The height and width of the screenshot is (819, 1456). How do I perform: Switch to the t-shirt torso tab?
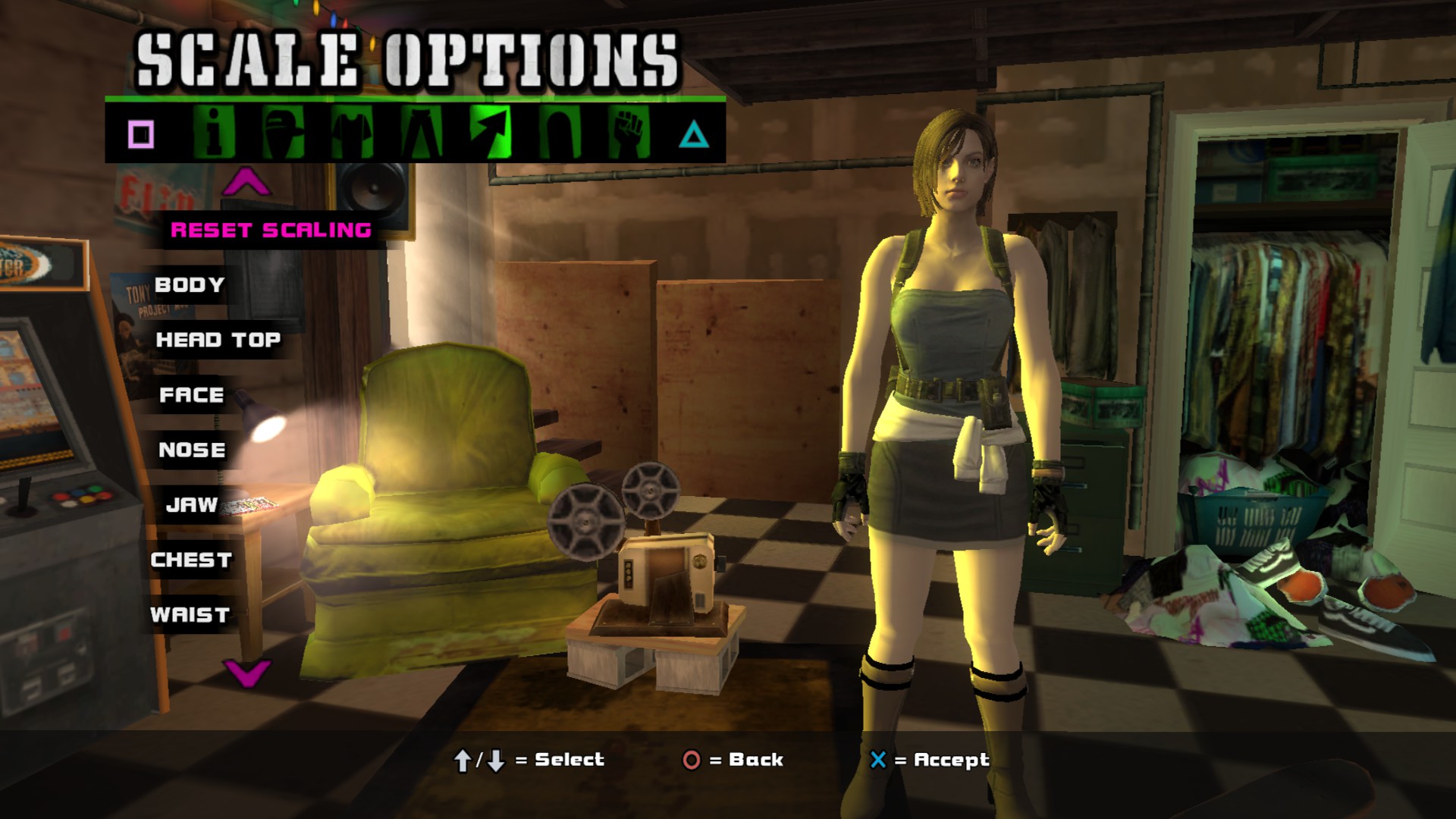(x=353, y=133)
